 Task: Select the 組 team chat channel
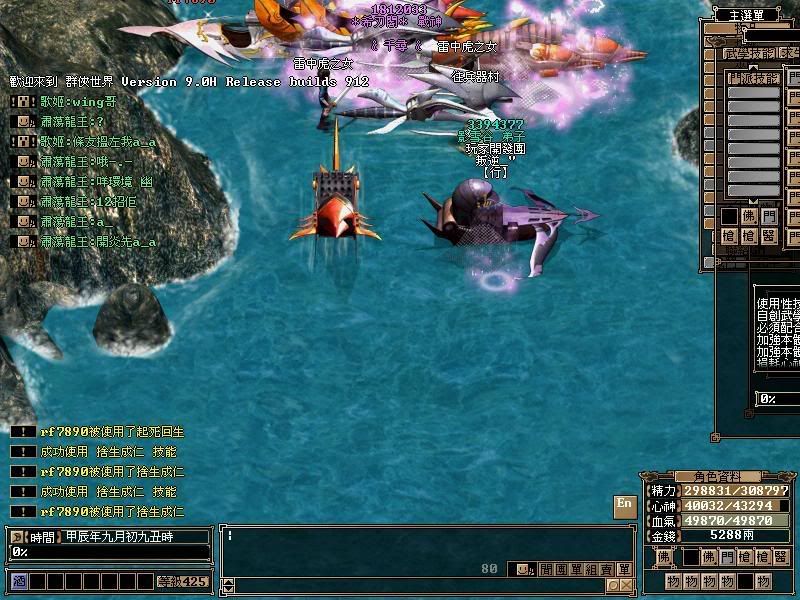click(593, 569)
